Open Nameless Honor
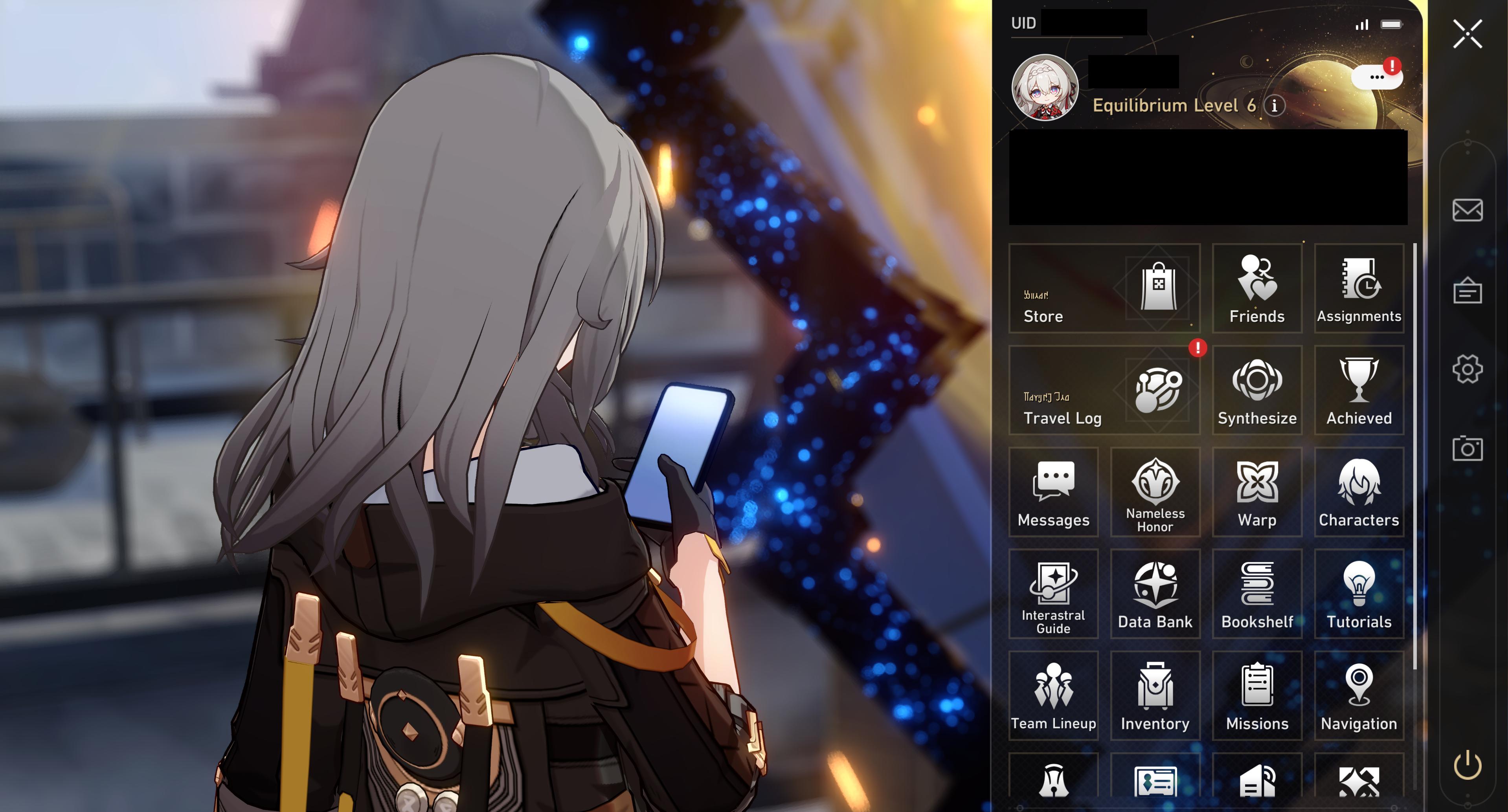The image size is (1508, 812). (x=1155, y=493)
